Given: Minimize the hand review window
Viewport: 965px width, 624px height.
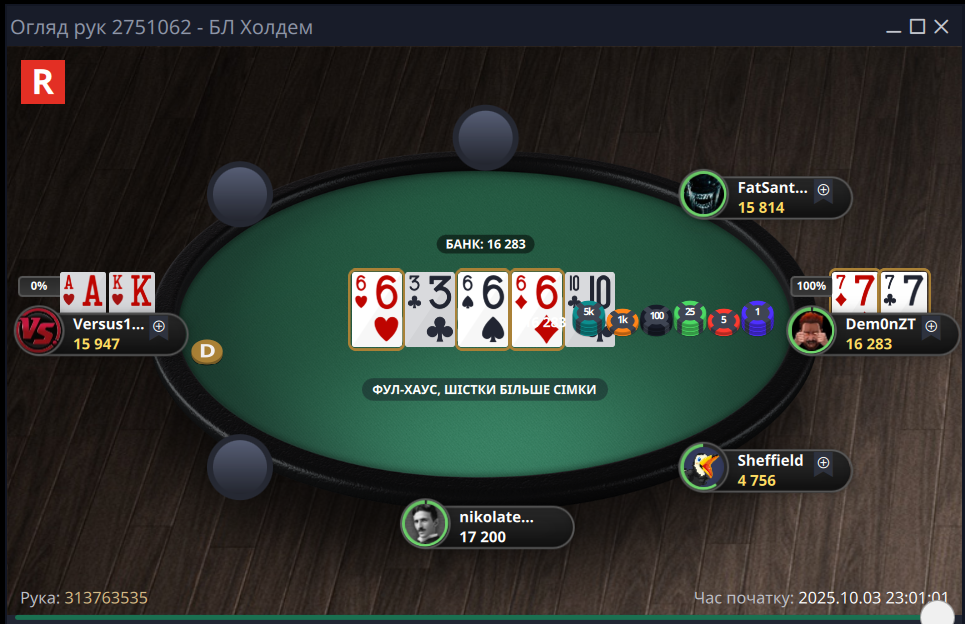Looking at the screenshot, I should tap(893, 27).
